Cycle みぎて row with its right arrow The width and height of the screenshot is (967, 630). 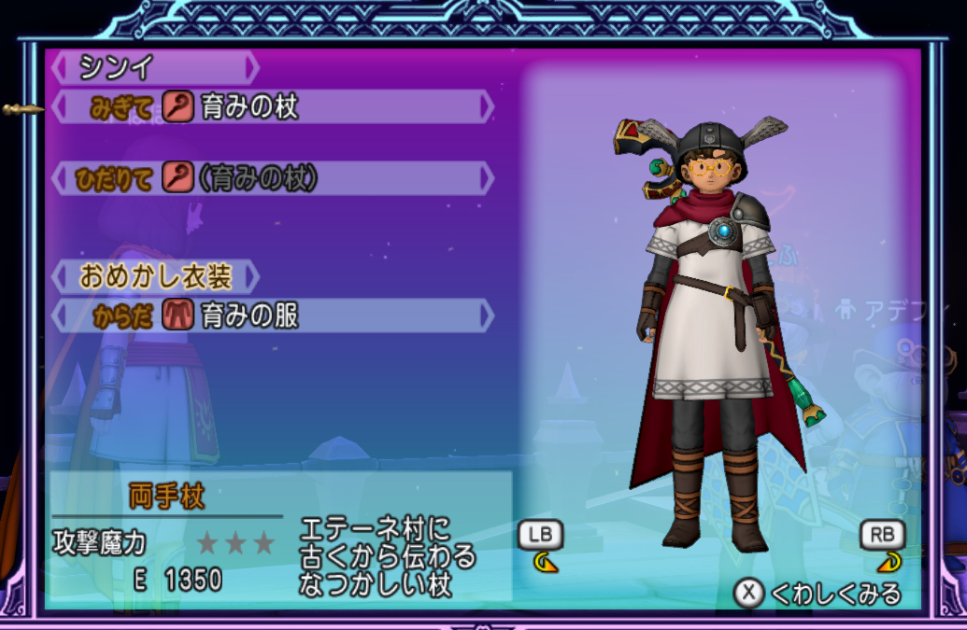[x=487, y=107]
